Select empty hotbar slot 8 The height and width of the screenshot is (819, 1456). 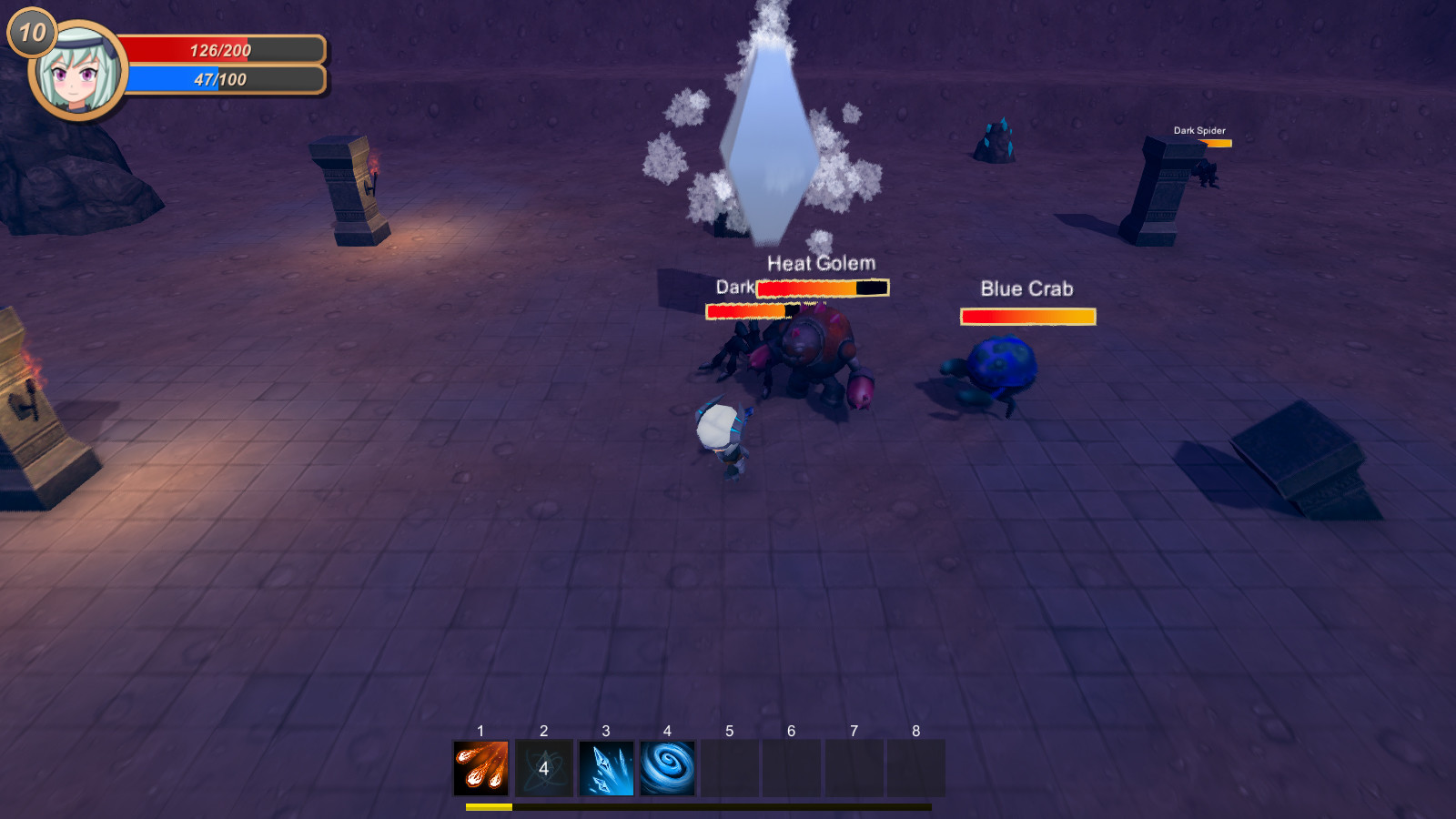tap(915, 767)
